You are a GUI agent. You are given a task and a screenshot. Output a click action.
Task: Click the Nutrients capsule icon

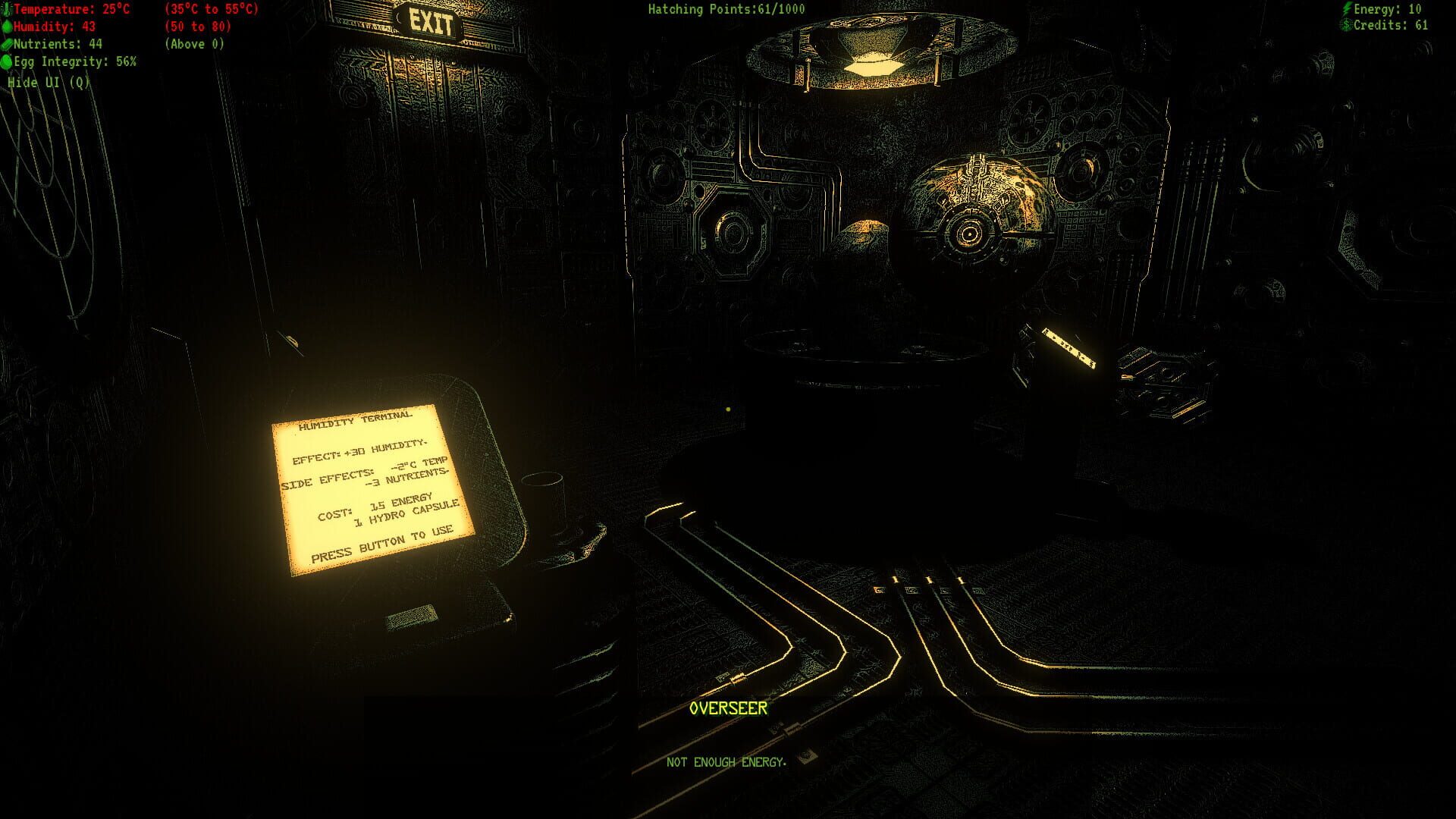(8, 45)
